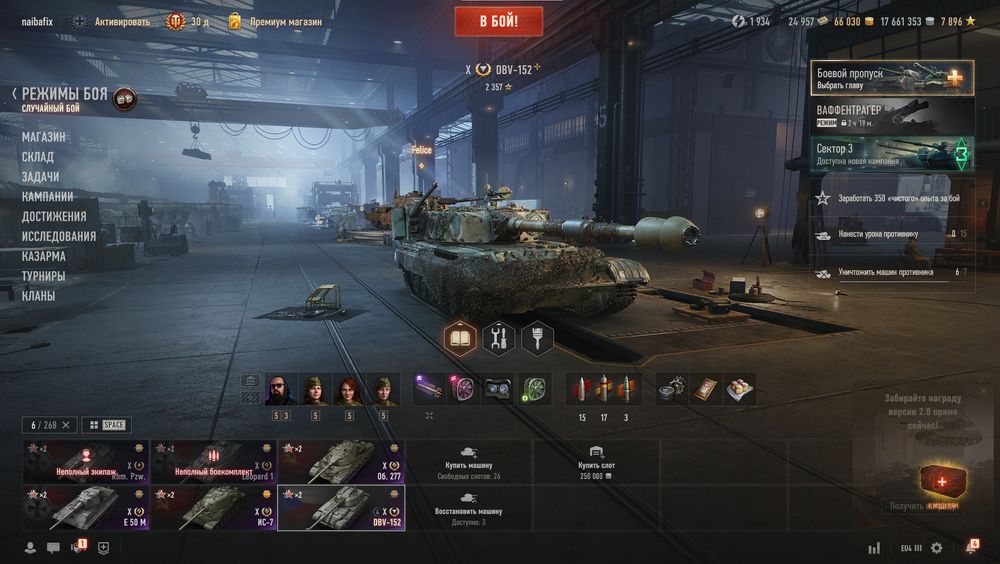Open the КАЗАРМА barracks menu
1000x564 pixels.
(x=44, y=256)
